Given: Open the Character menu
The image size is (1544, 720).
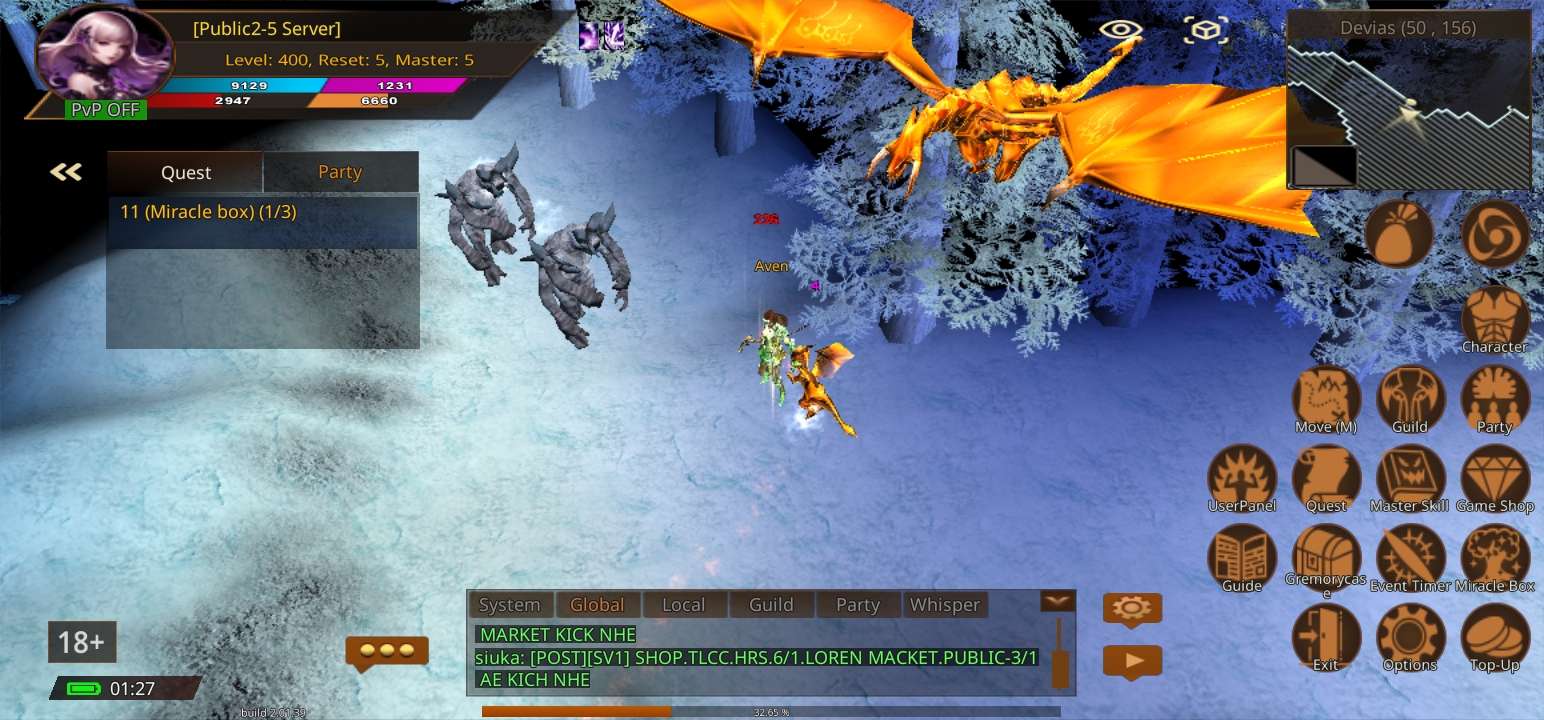Looking at the screenshot, I should pyautogui.click(x=1495, y=318).
